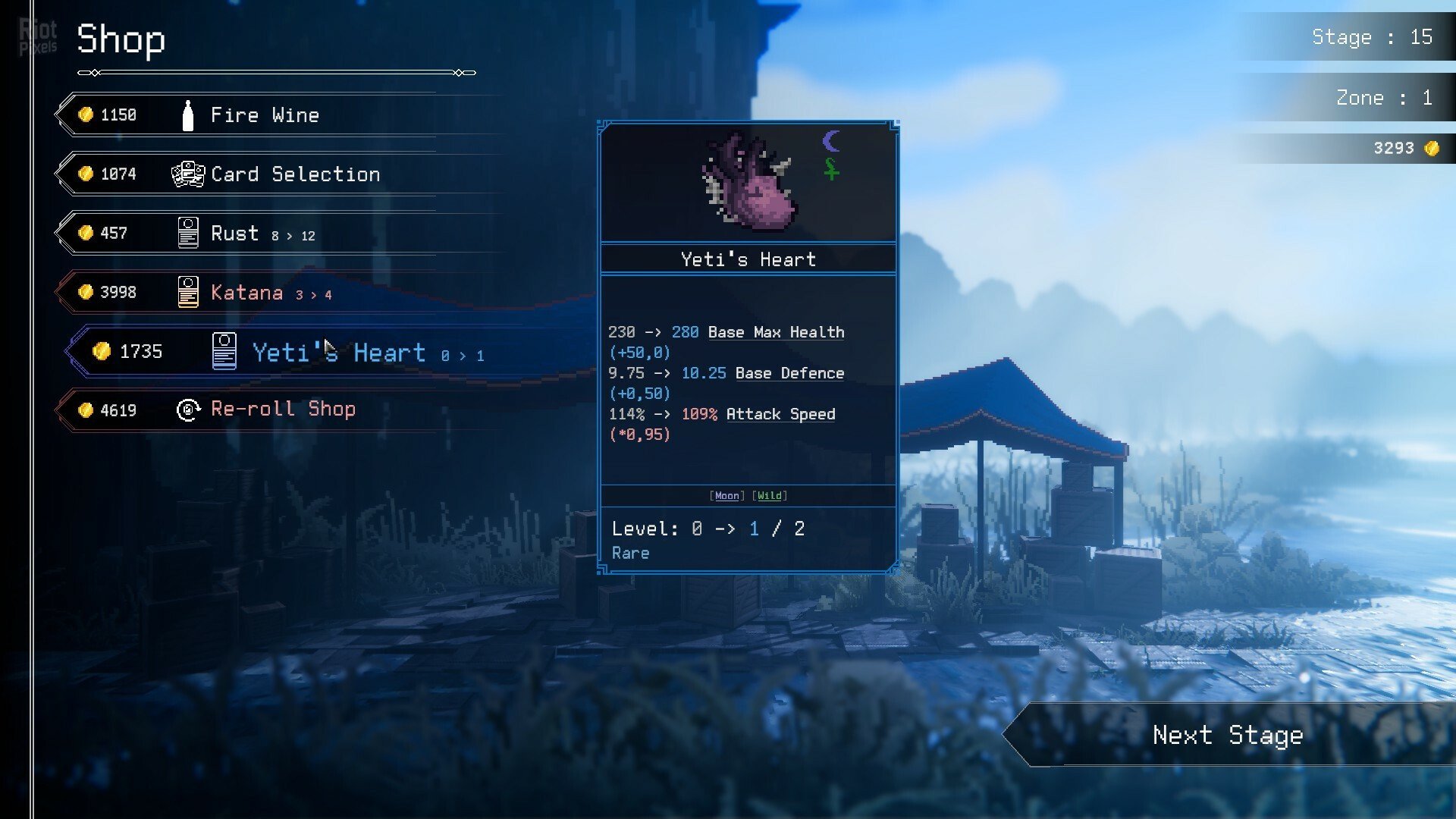The height and width of the screenshot is (819, 1456).
Task: Click the Moon tag link
Action: (x=726, y=496)
